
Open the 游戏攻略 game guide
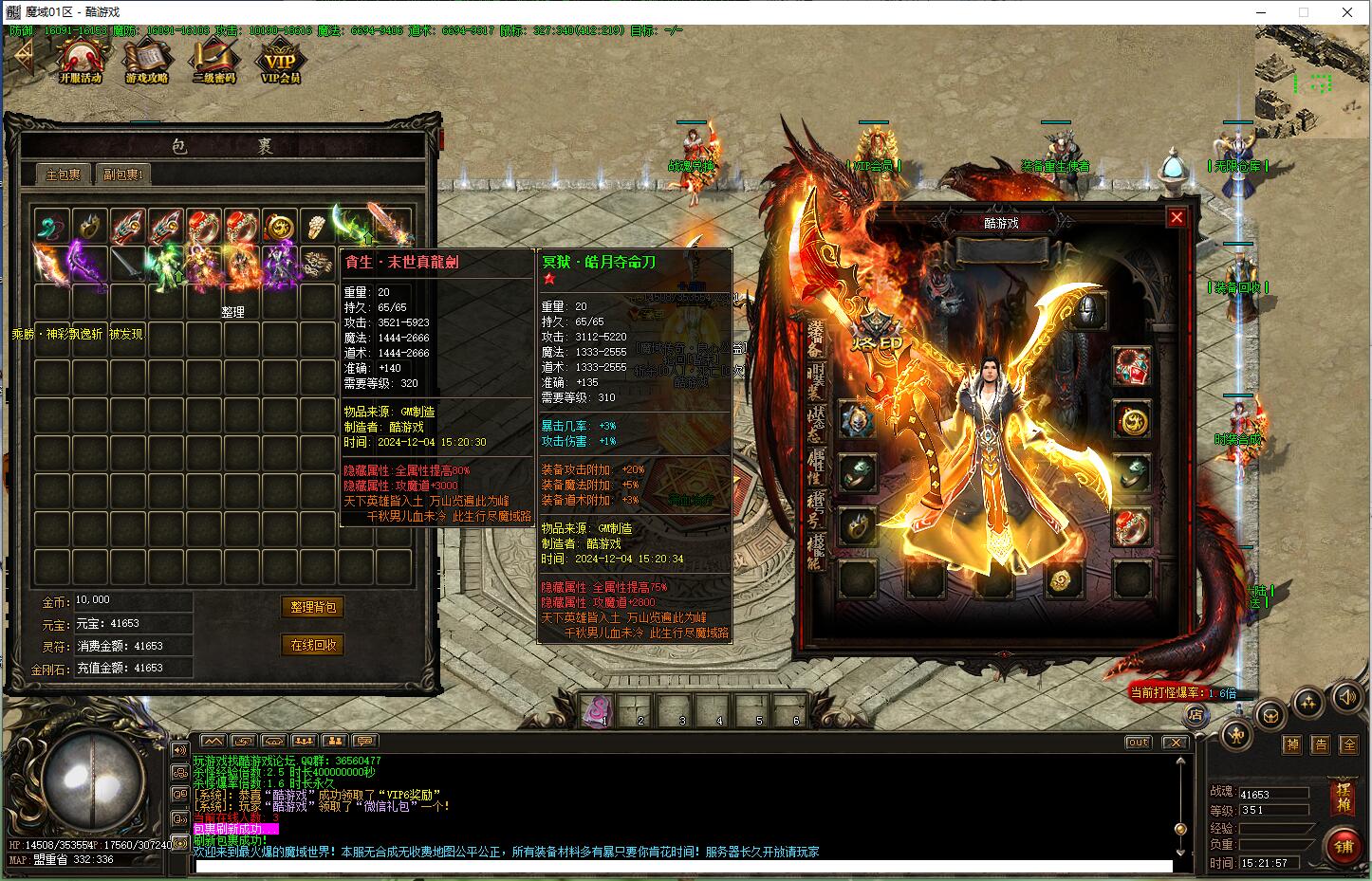point(146,61)
